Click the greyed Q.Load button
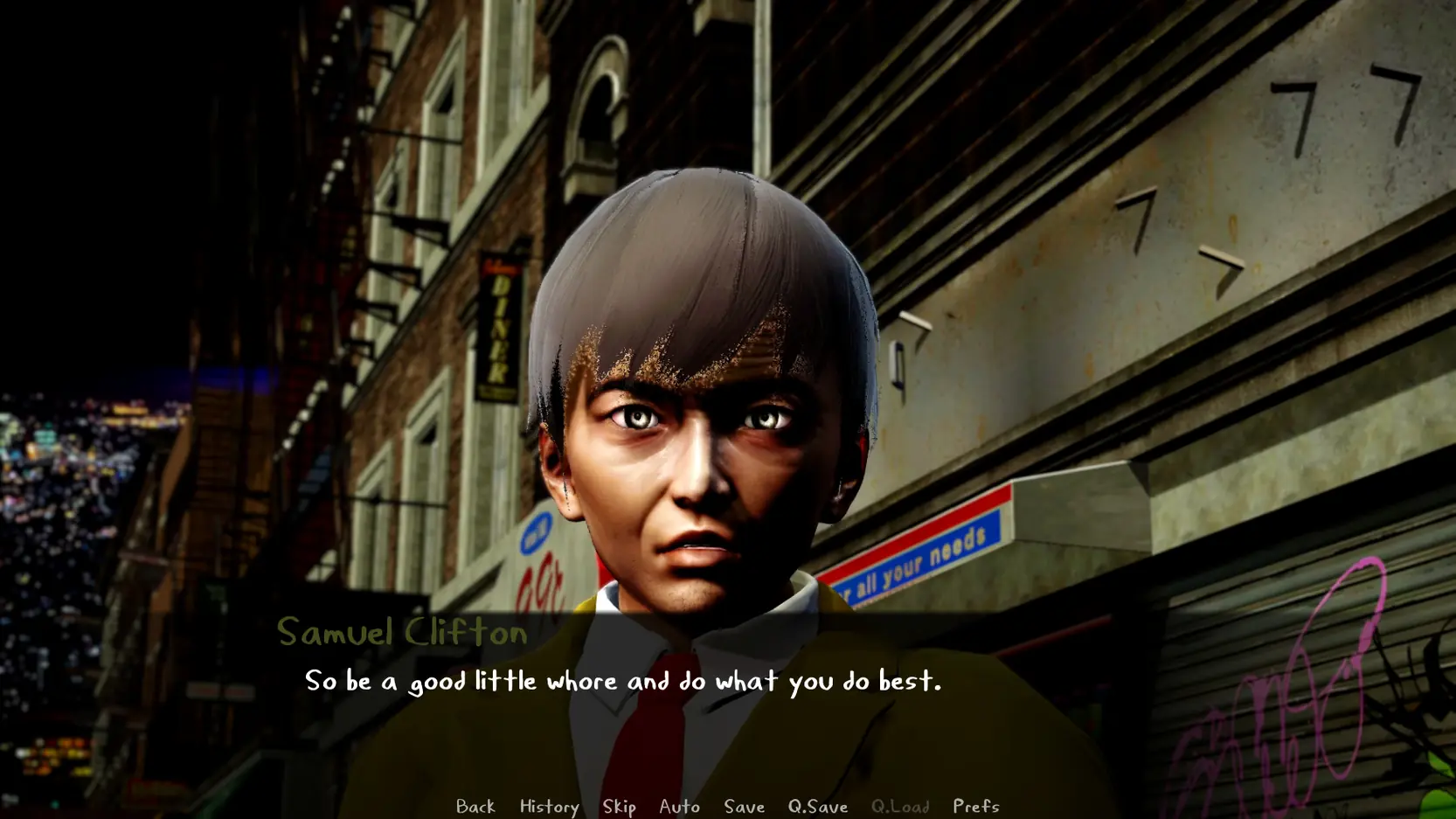 (899, 806)
